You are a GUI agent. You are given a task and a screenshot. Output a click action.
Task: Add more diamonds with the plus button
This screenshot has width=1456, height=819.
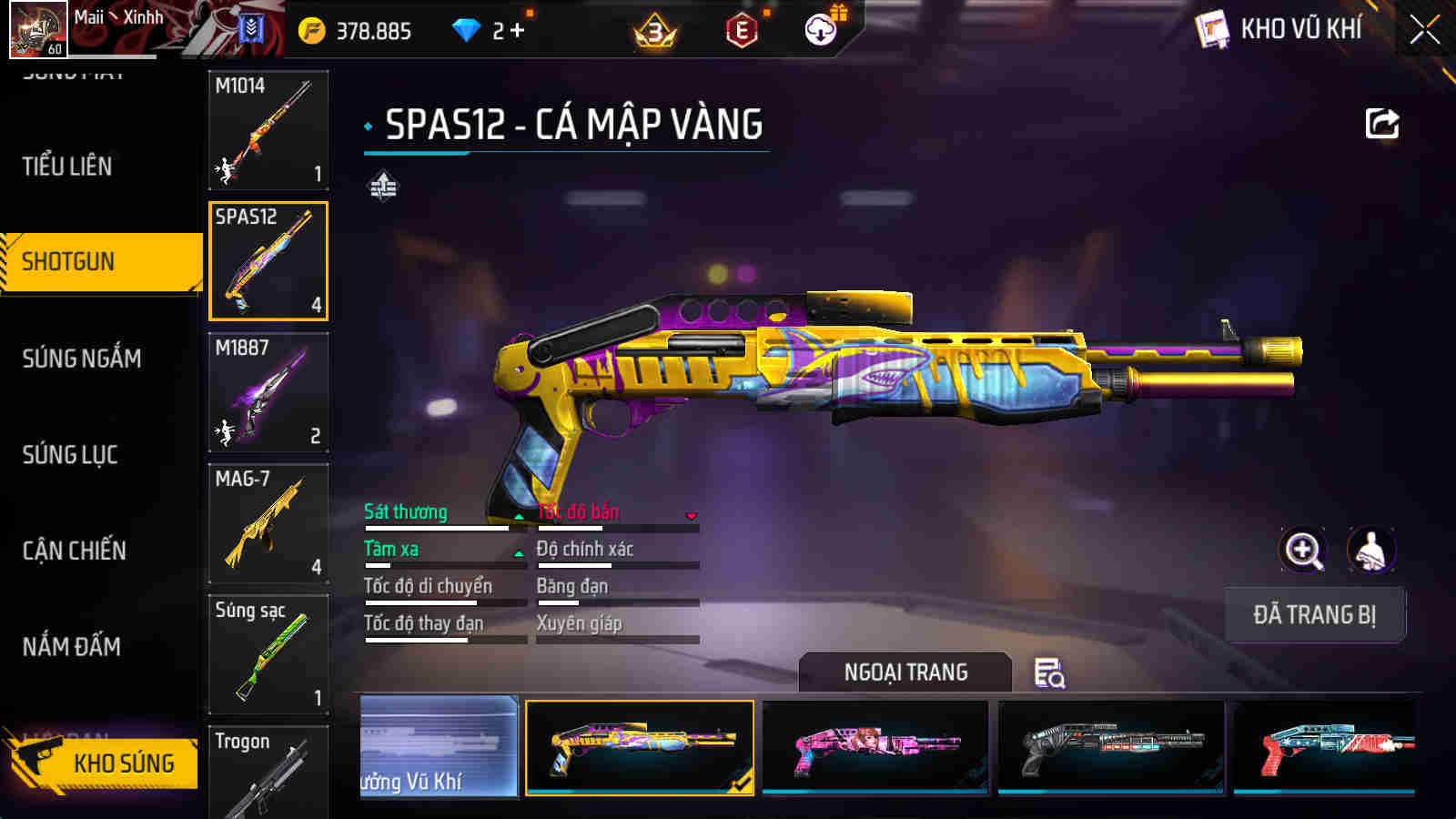[x=517, y=30]
